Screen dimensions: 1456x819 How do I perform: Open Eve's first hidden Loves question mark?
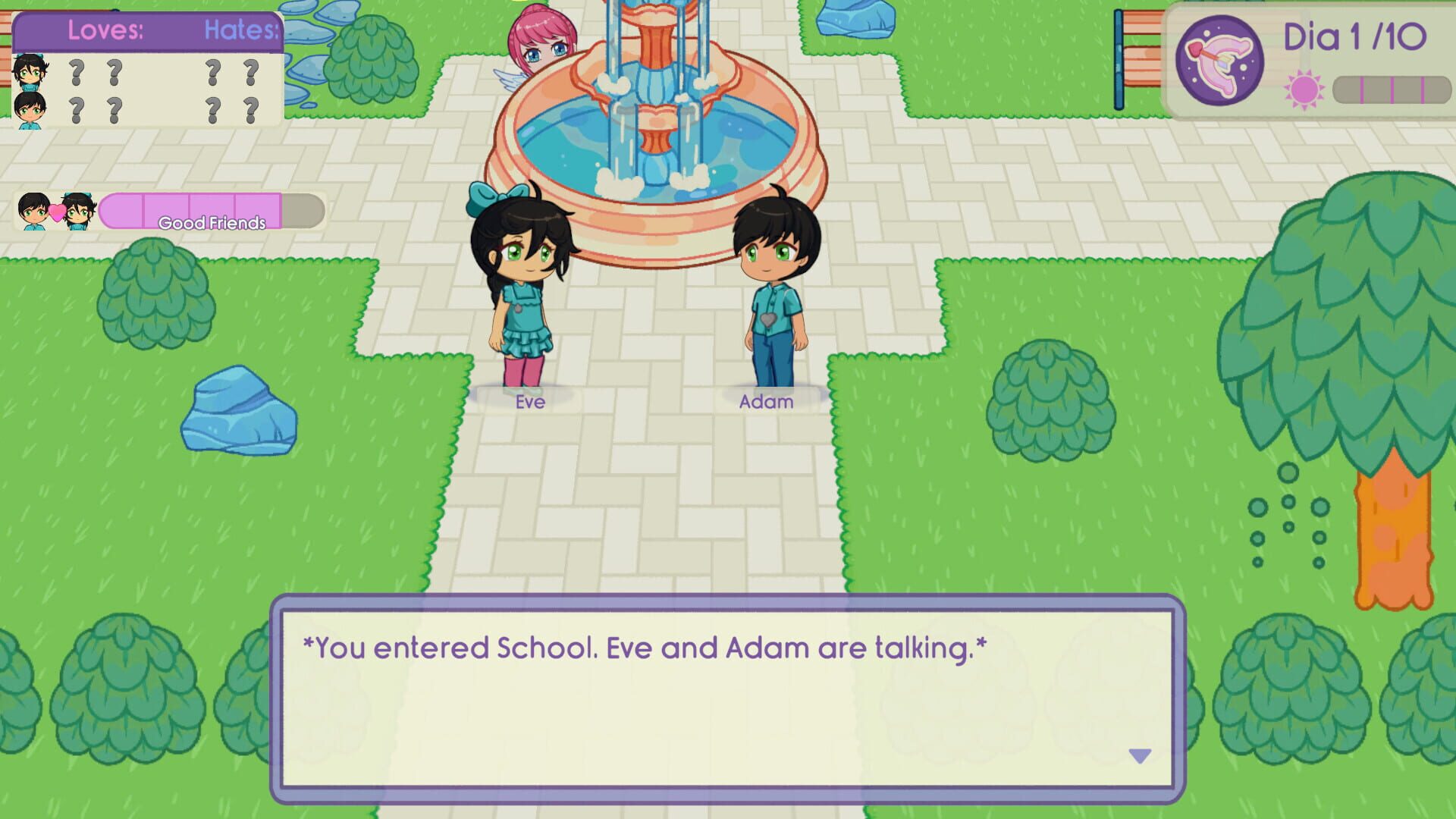click(x=78, y=72)
